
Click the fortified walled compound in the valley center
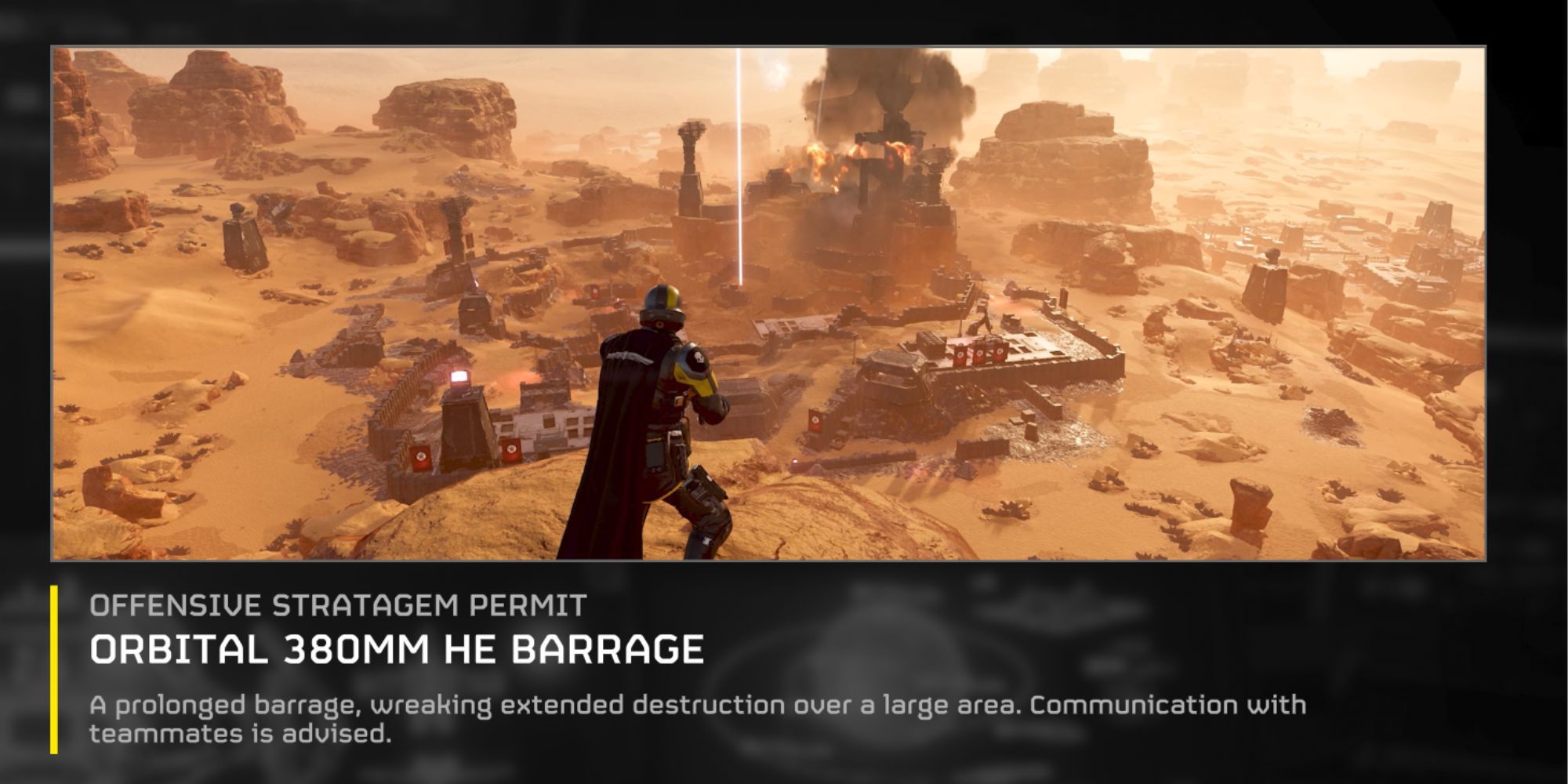coord(980,384)
